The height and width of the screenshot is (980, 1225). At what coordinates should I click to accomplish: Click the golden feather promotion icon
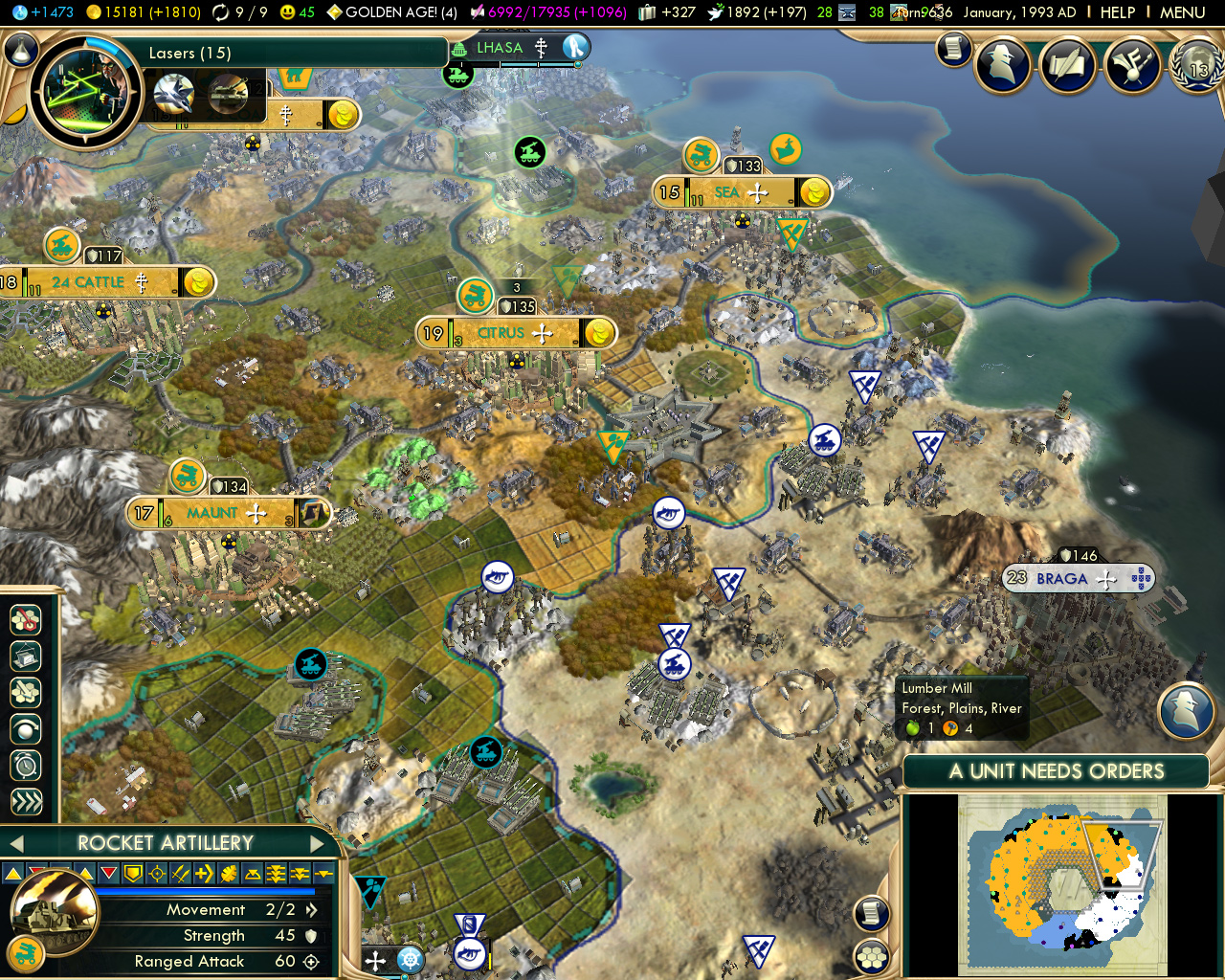(229, 872)
